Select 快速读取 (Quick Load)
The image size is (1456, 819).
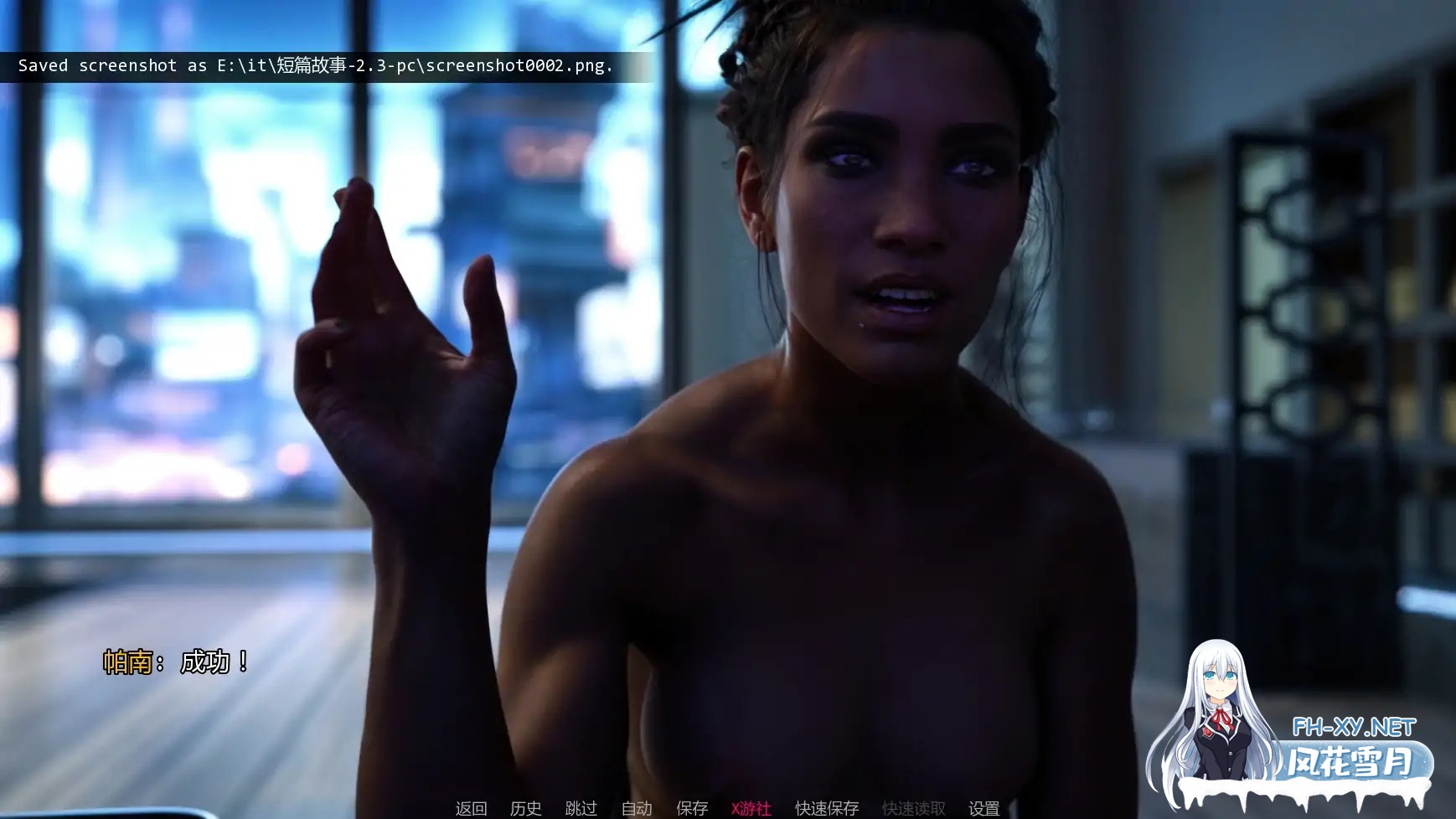[913, 808]
